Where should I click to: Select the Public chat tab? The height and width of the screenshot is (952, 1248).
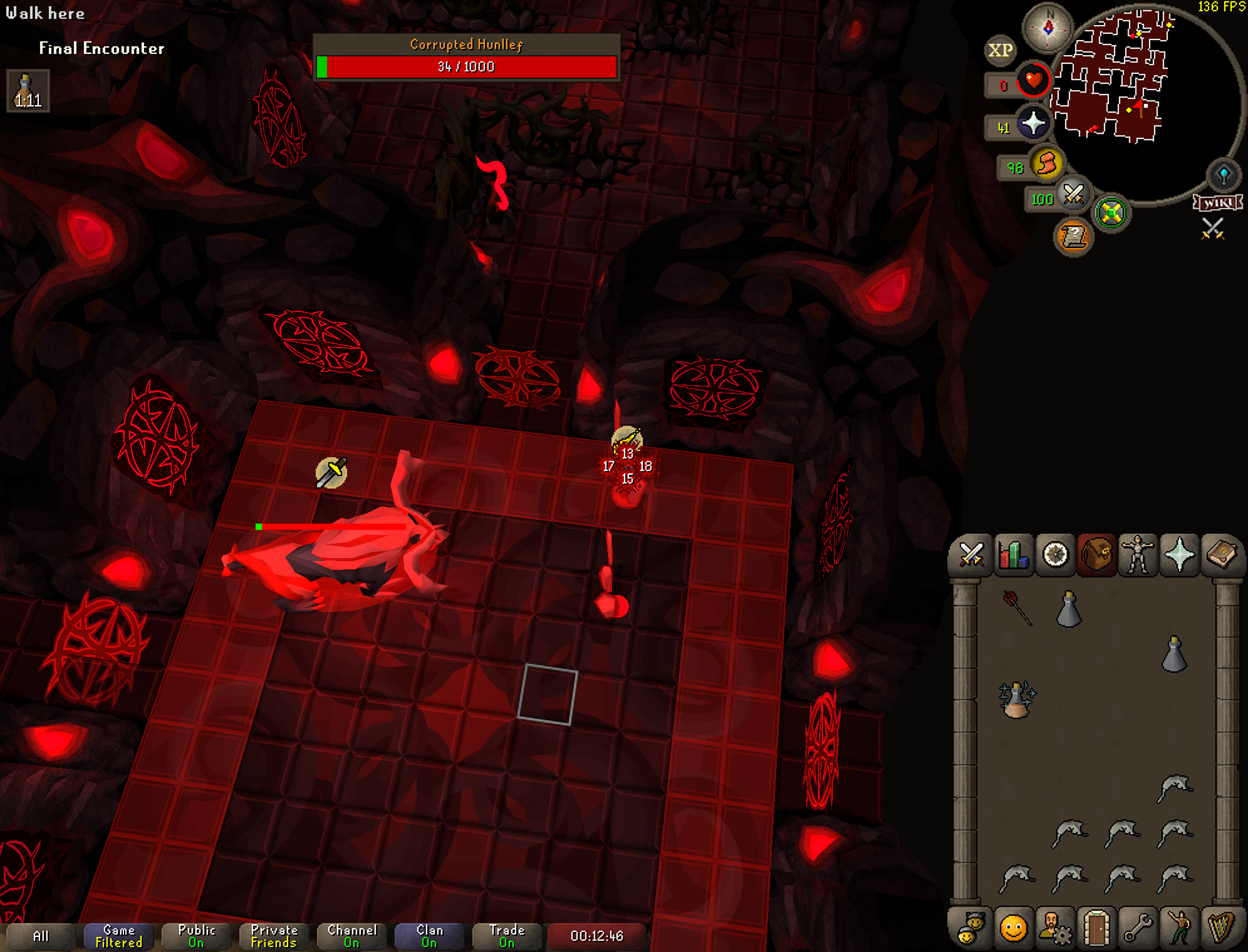pos(196,936)
